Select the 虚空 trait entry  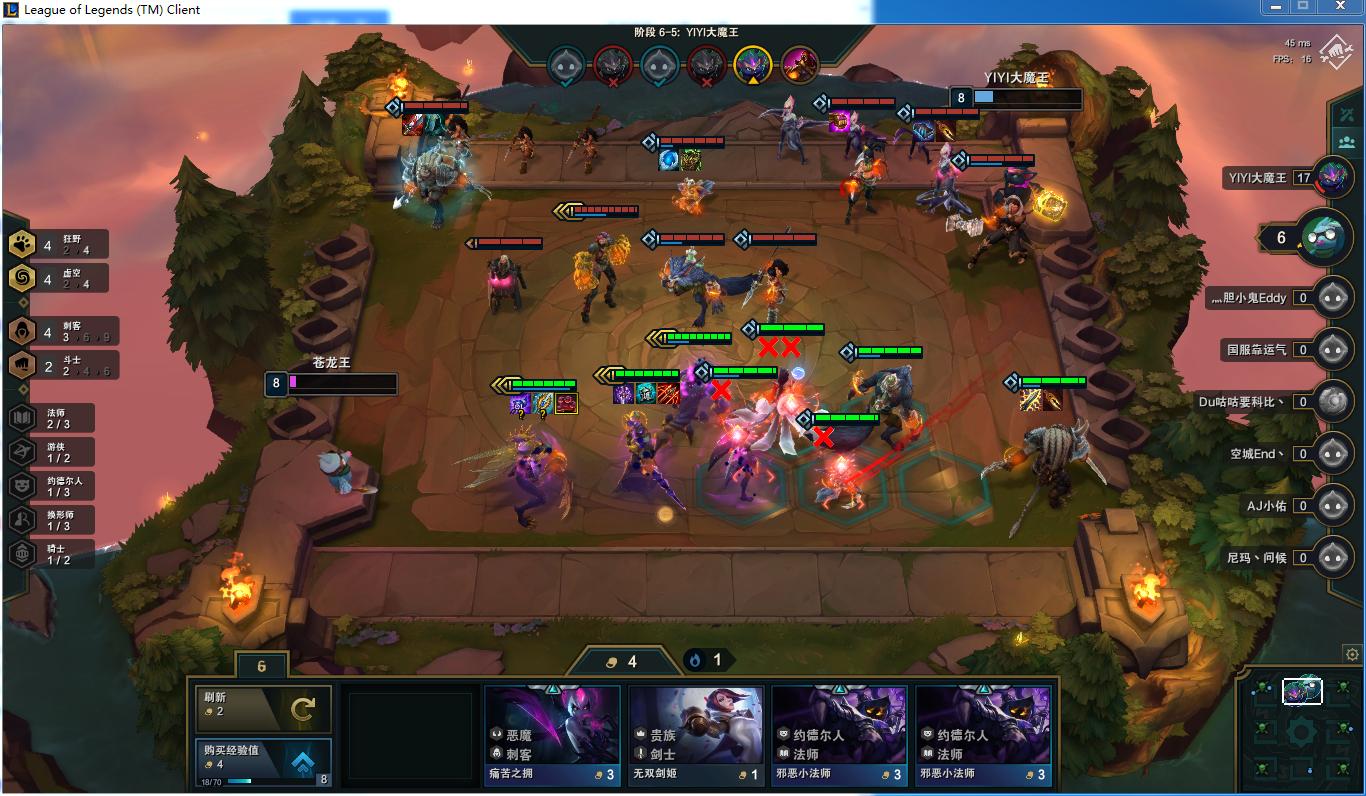click(58, 279)
